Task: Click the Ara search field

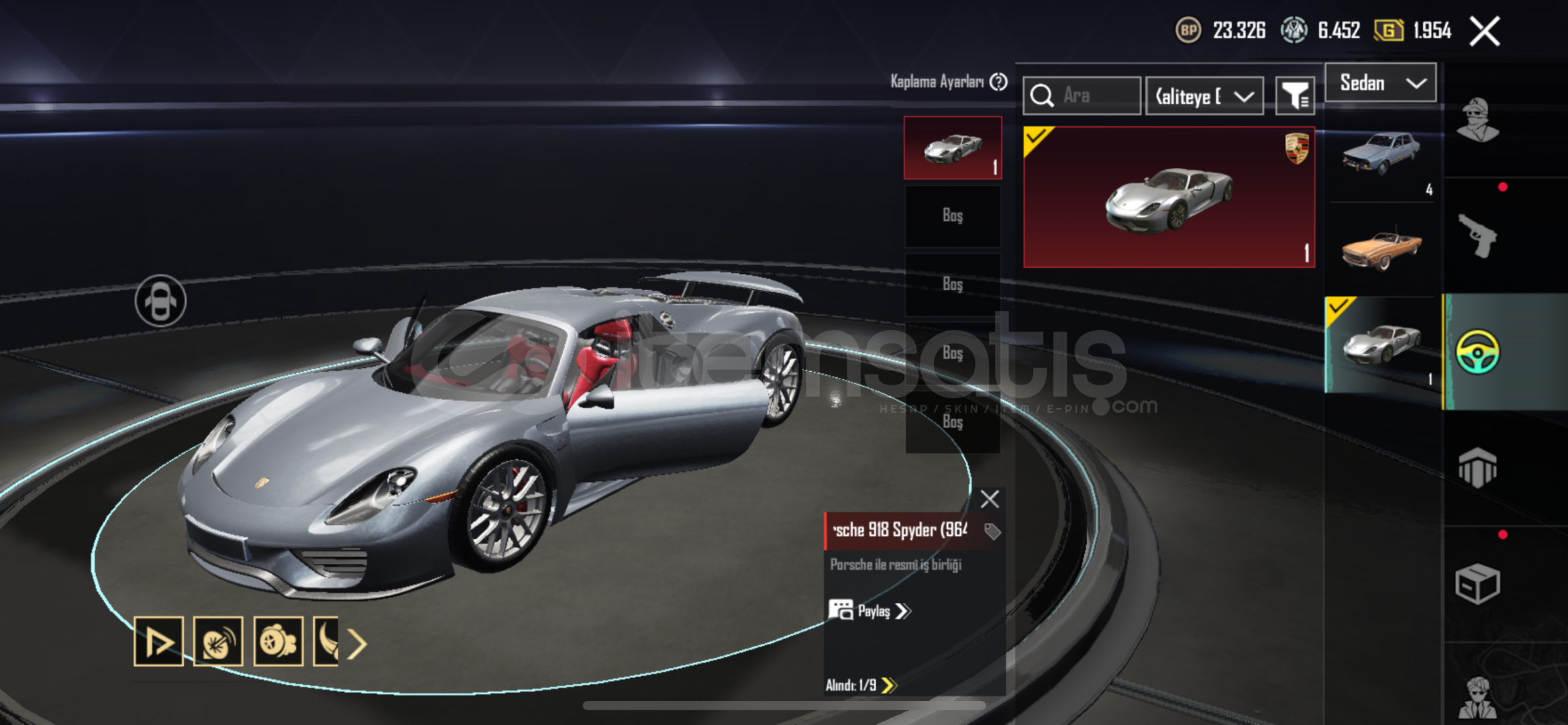Action: tap(1082, 96)
